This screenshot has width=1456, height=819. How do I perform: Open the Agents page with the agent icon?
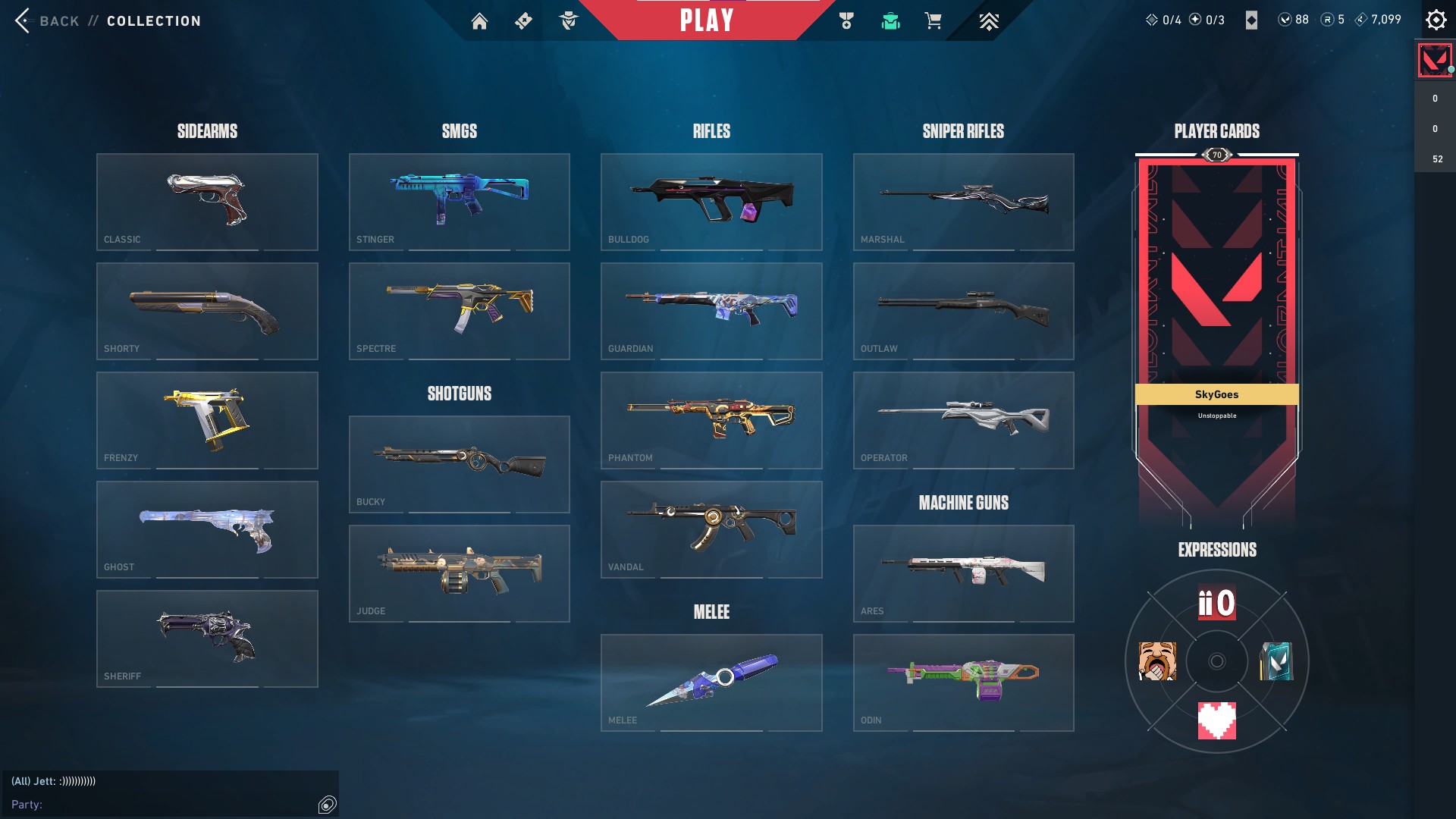pos(568,20)
